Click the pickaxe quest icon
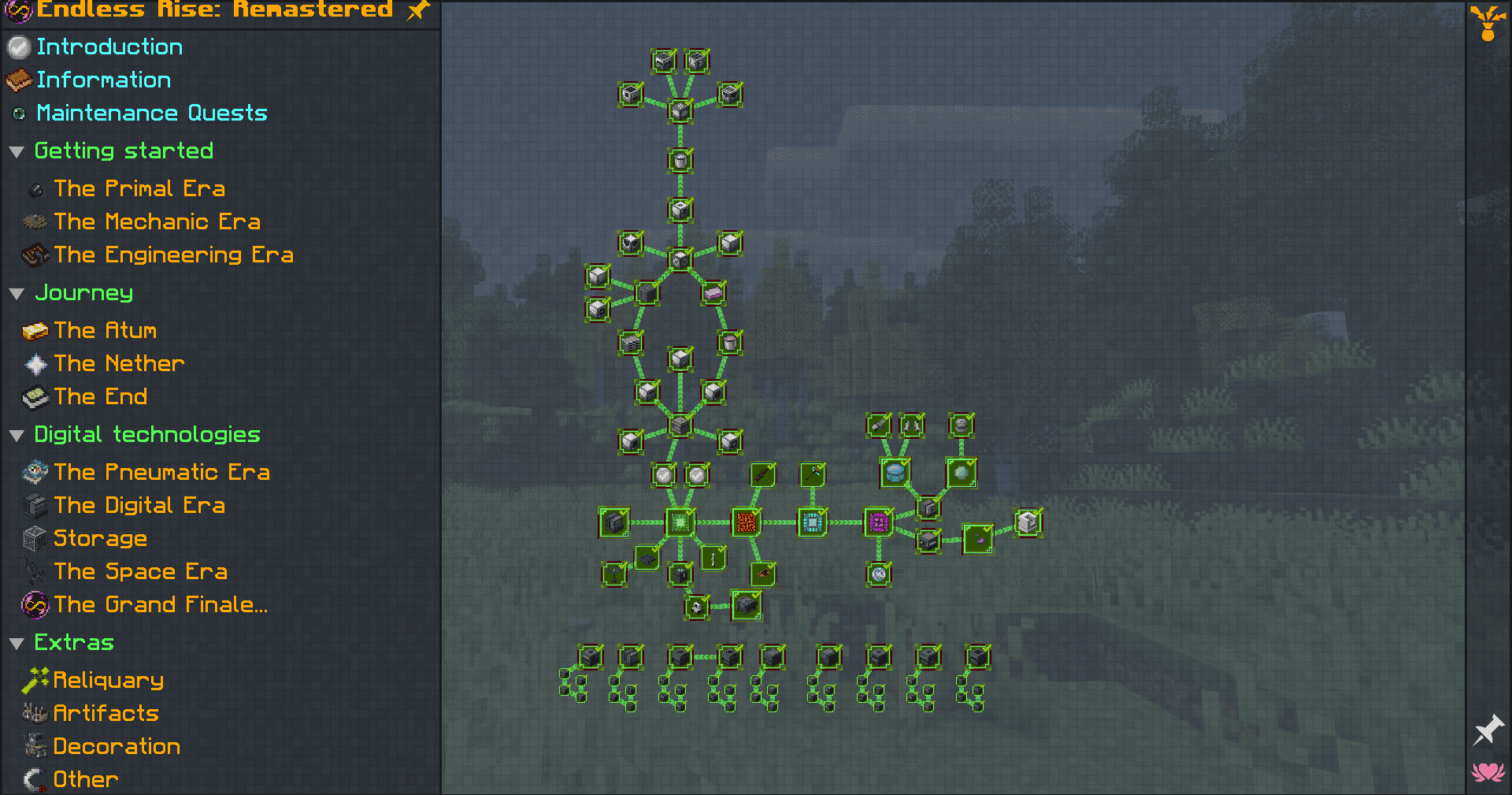The image size is (1512, 795). [813, 473]
